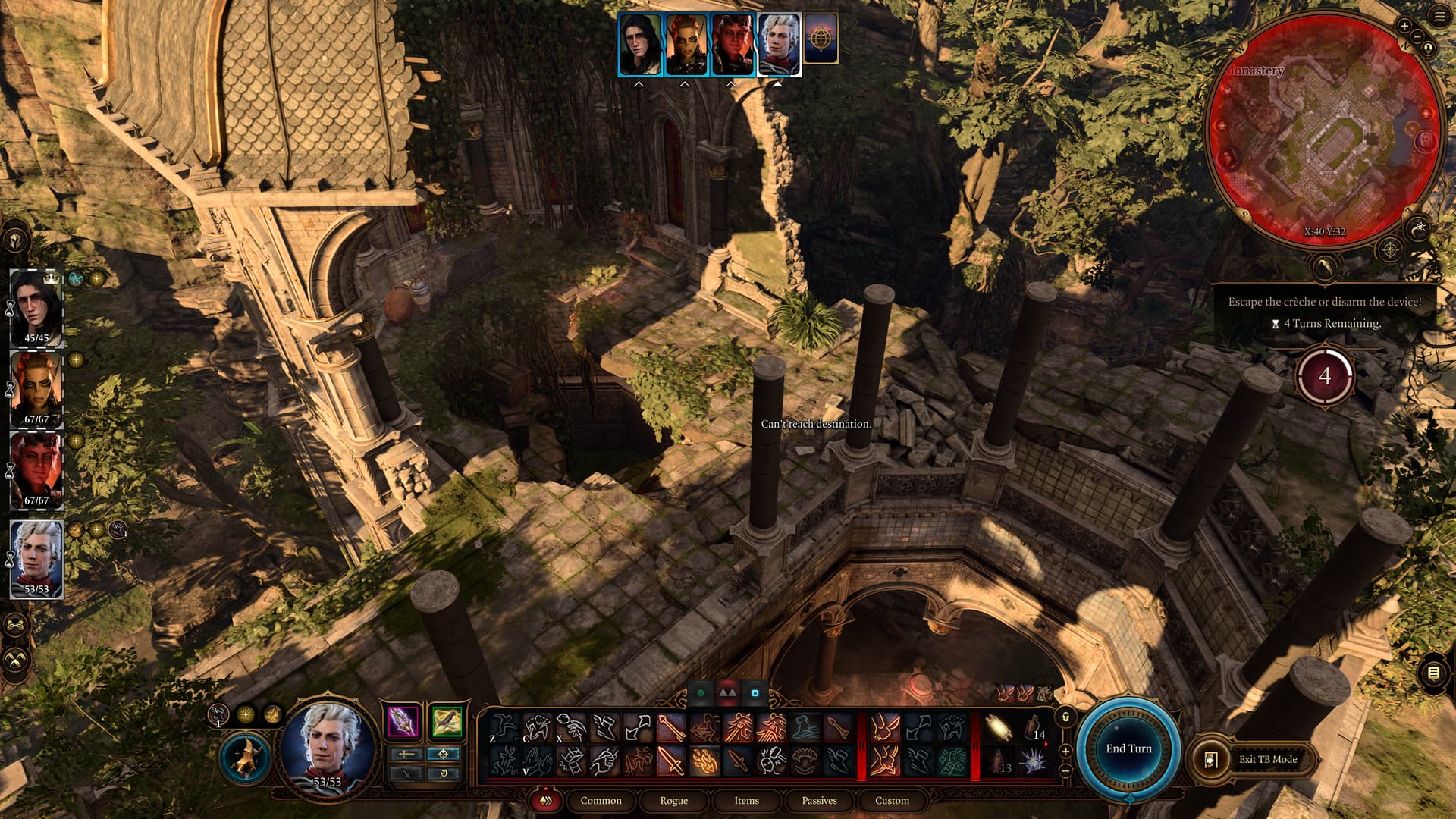The width and height of the screenshot is (1456, 819).
Task: Open the hamburger game menu
Action: [x=1439, y=17]
